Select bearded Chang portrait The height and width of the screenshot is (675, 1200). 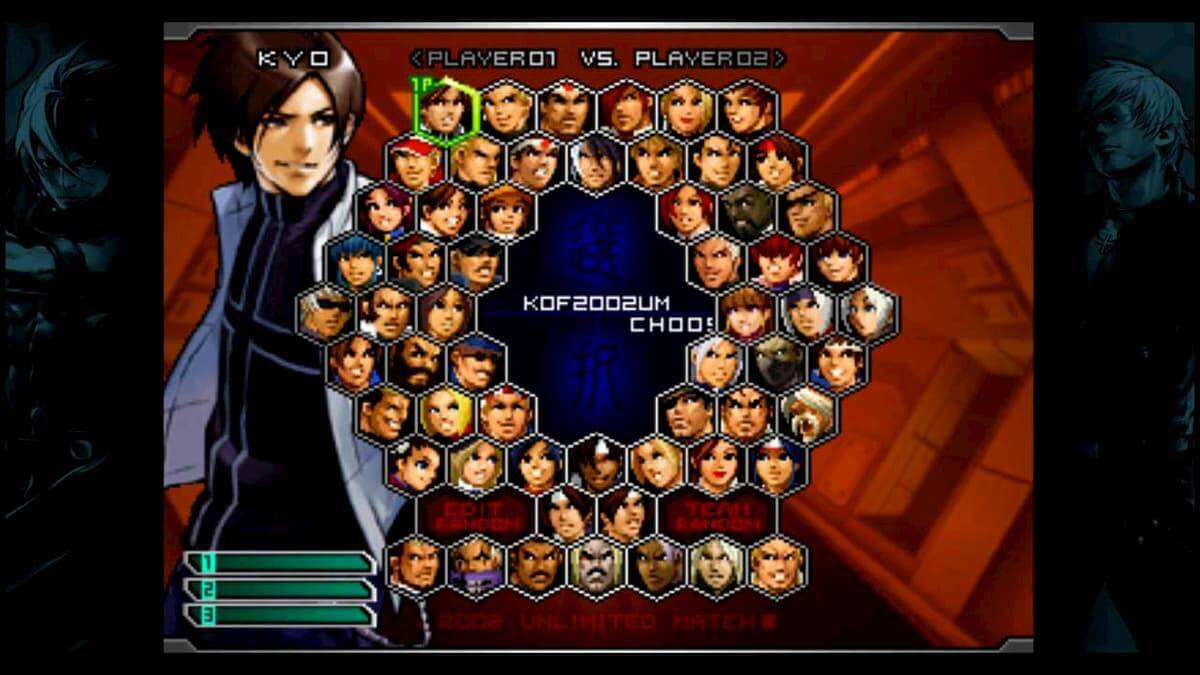[416, 362]
